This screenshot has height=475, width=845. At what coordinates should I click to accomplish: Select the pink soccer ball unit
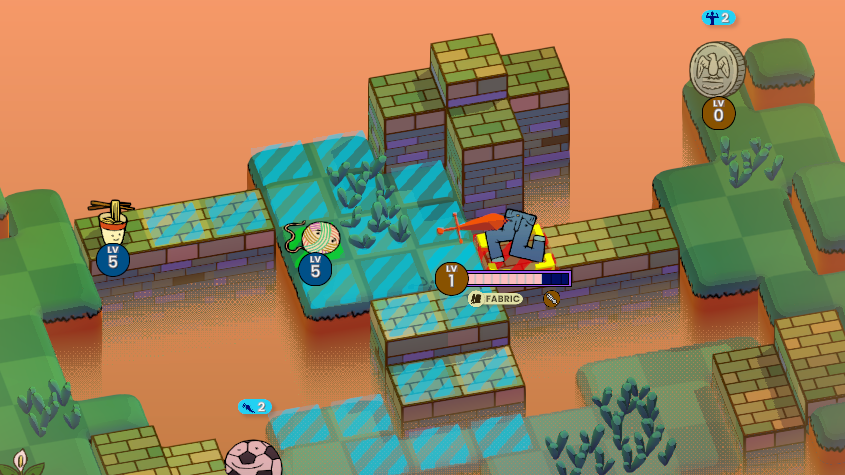252,459
